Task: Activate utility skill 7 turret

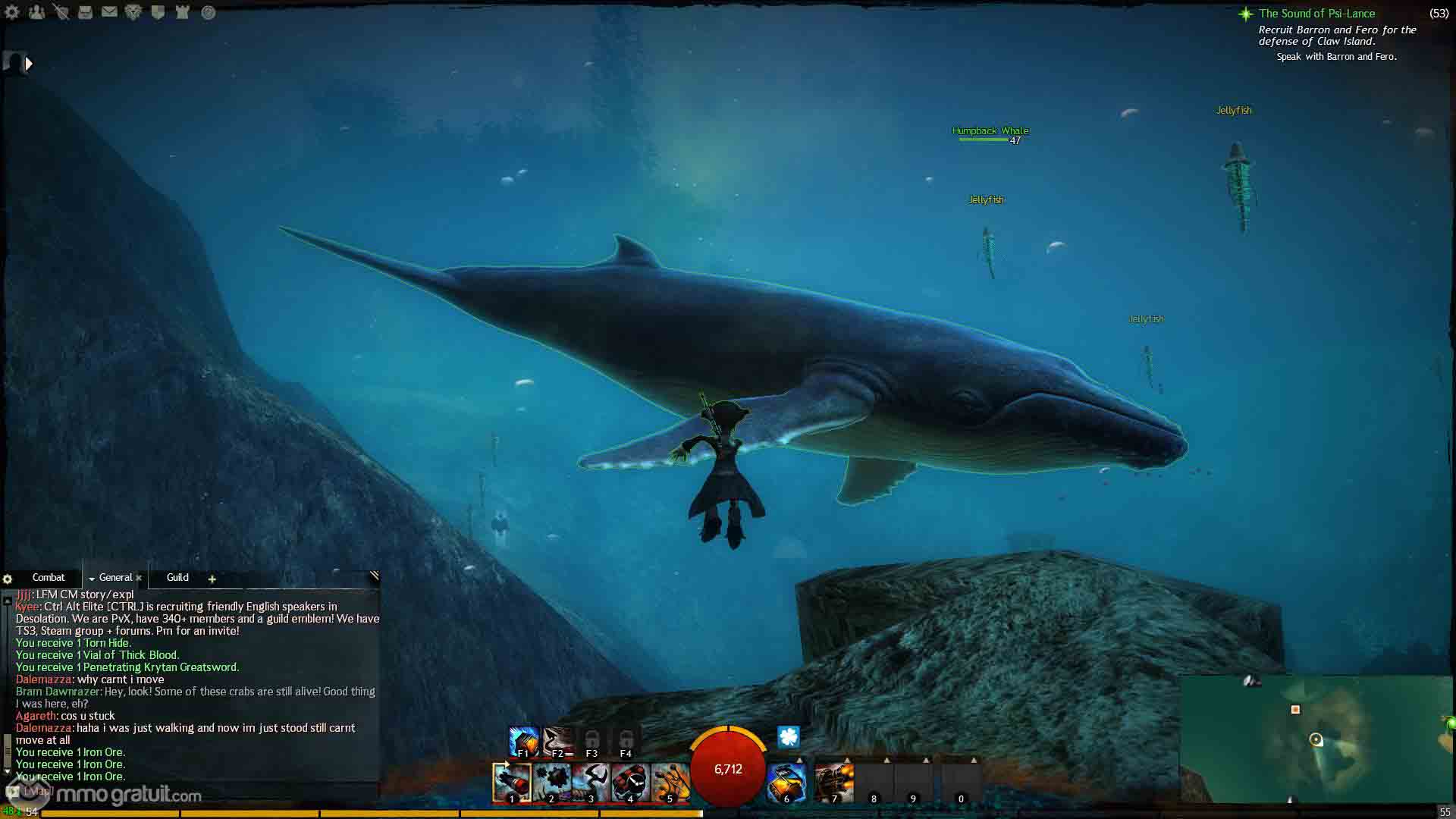Action: (x=834, y=782)
